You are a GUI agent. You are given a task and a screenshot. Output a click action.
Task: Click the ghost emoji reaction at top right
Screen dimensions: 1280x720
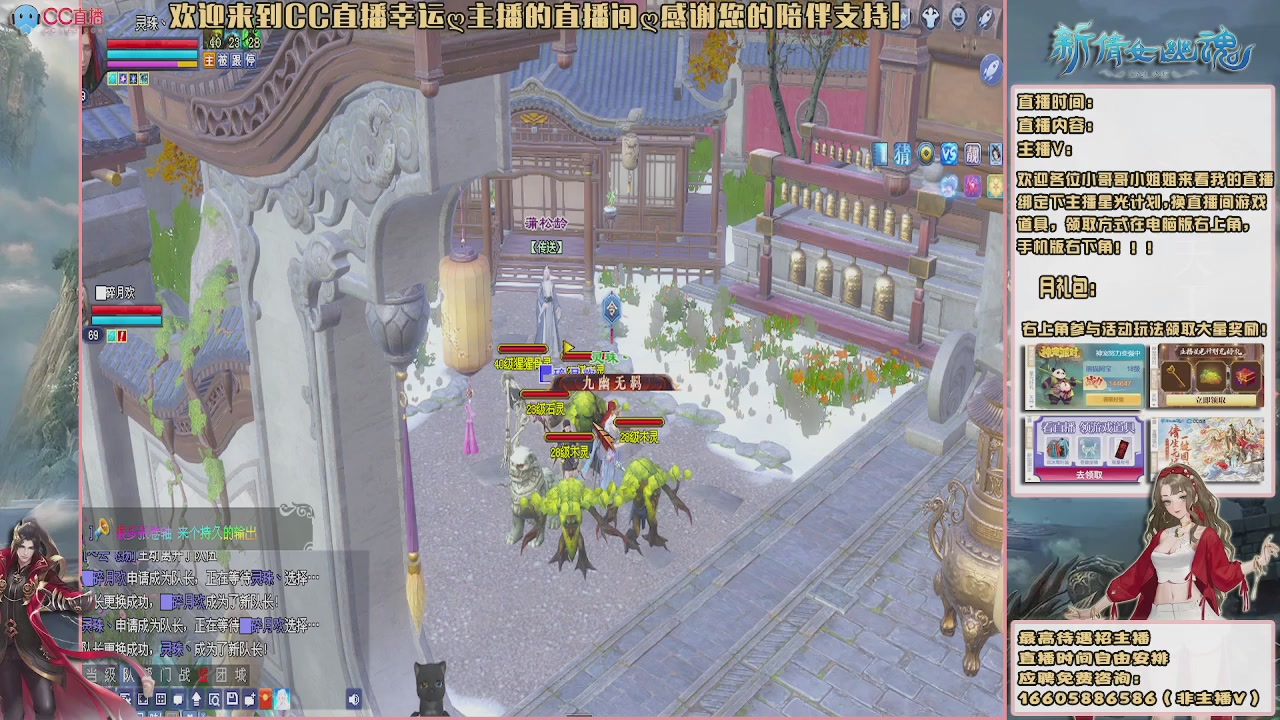(929, 15)
